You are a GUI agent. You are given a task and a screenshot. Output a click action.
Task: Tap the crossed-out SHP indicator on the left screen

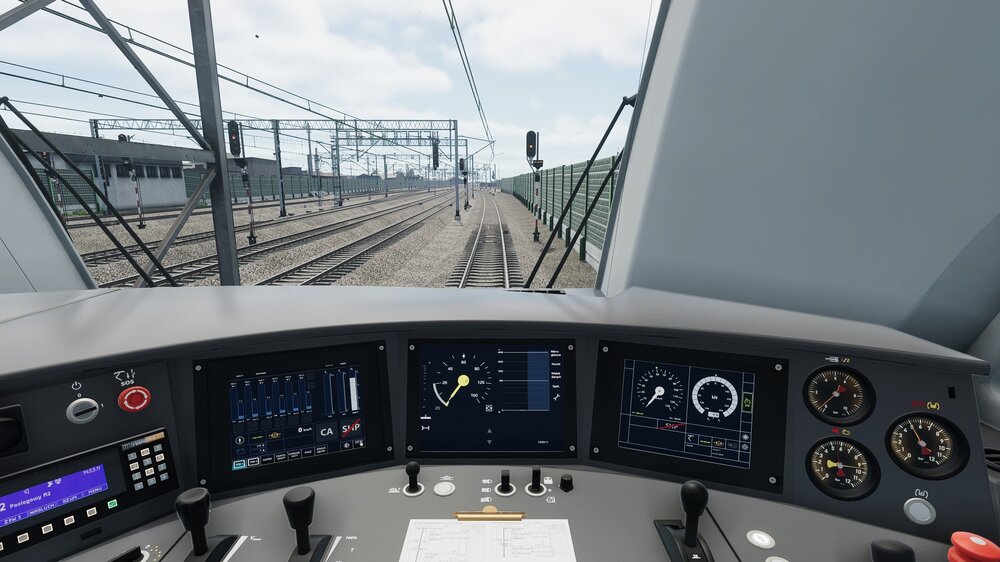[x=351, y=429]
